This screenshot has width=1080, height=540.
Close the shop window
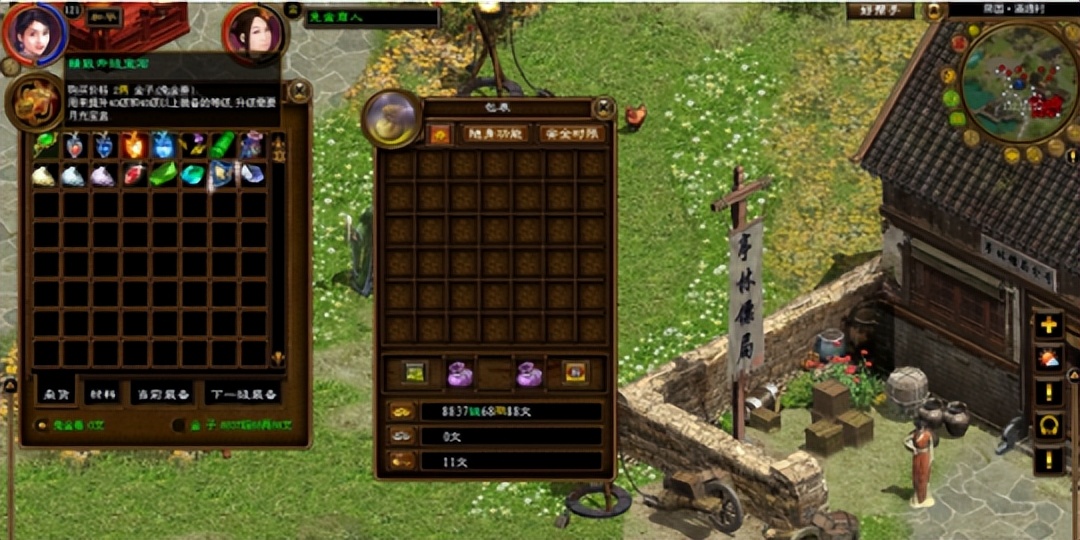pos(298,92)
